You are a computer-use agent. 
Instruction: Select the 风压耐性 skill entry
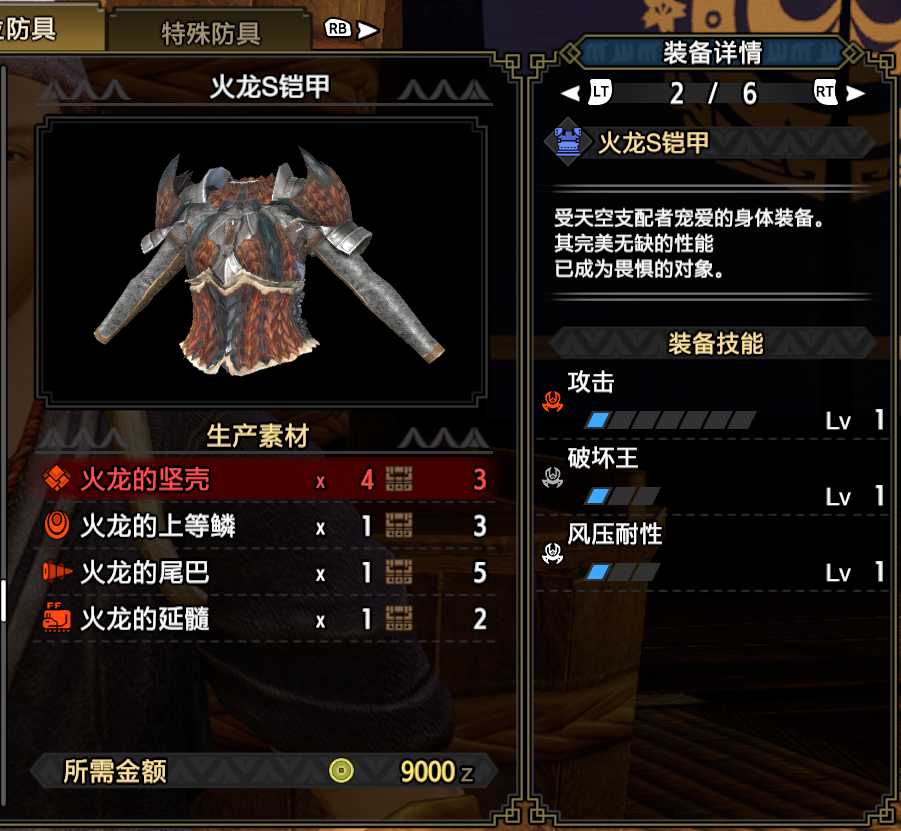(x=712, y=554)
